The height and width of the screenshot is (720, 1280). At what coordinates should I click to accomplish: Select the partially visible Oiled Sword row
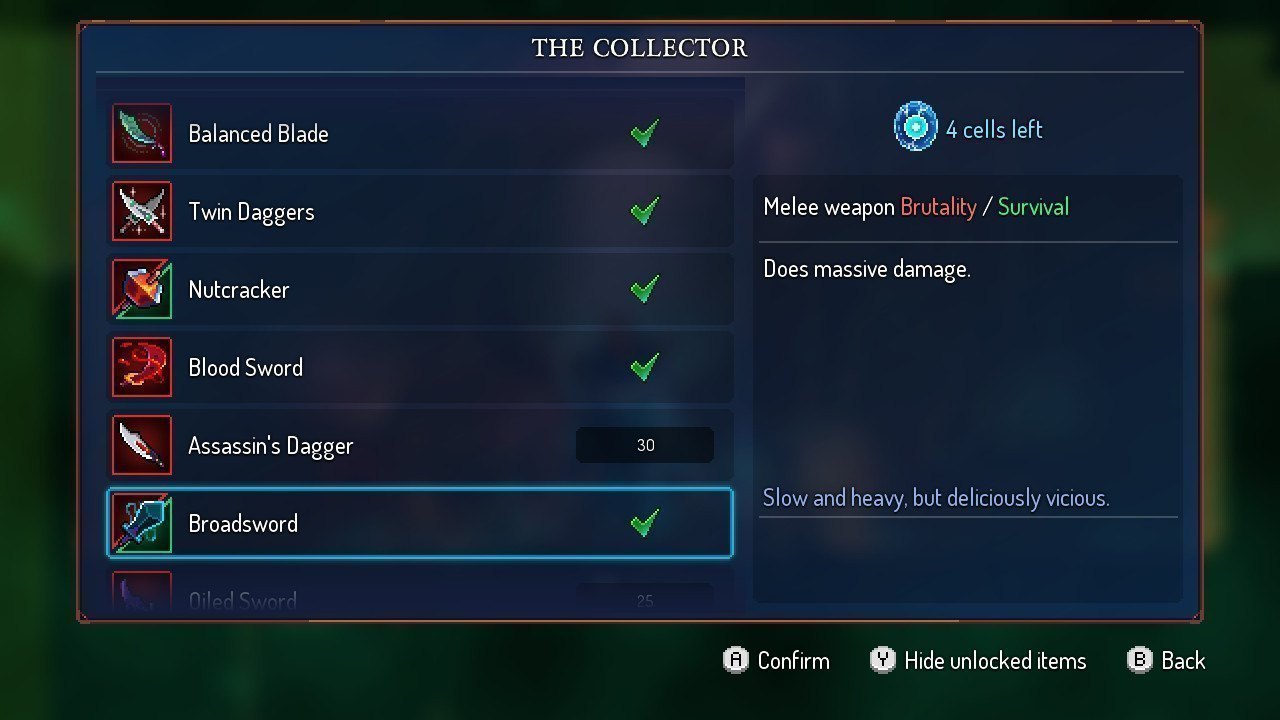pos(420,598)
